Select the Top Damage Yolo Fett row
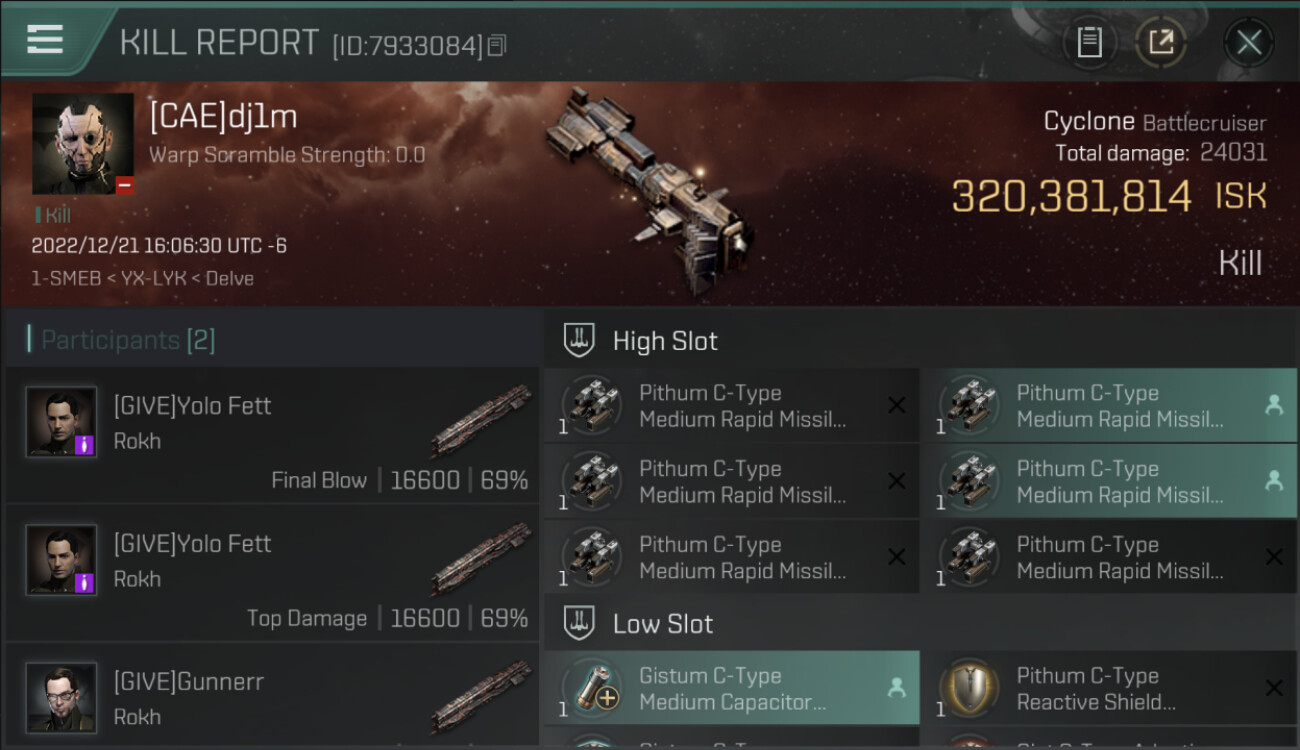Image resolution: width=1300 pixels, height=750 pixels. [272, 574]
